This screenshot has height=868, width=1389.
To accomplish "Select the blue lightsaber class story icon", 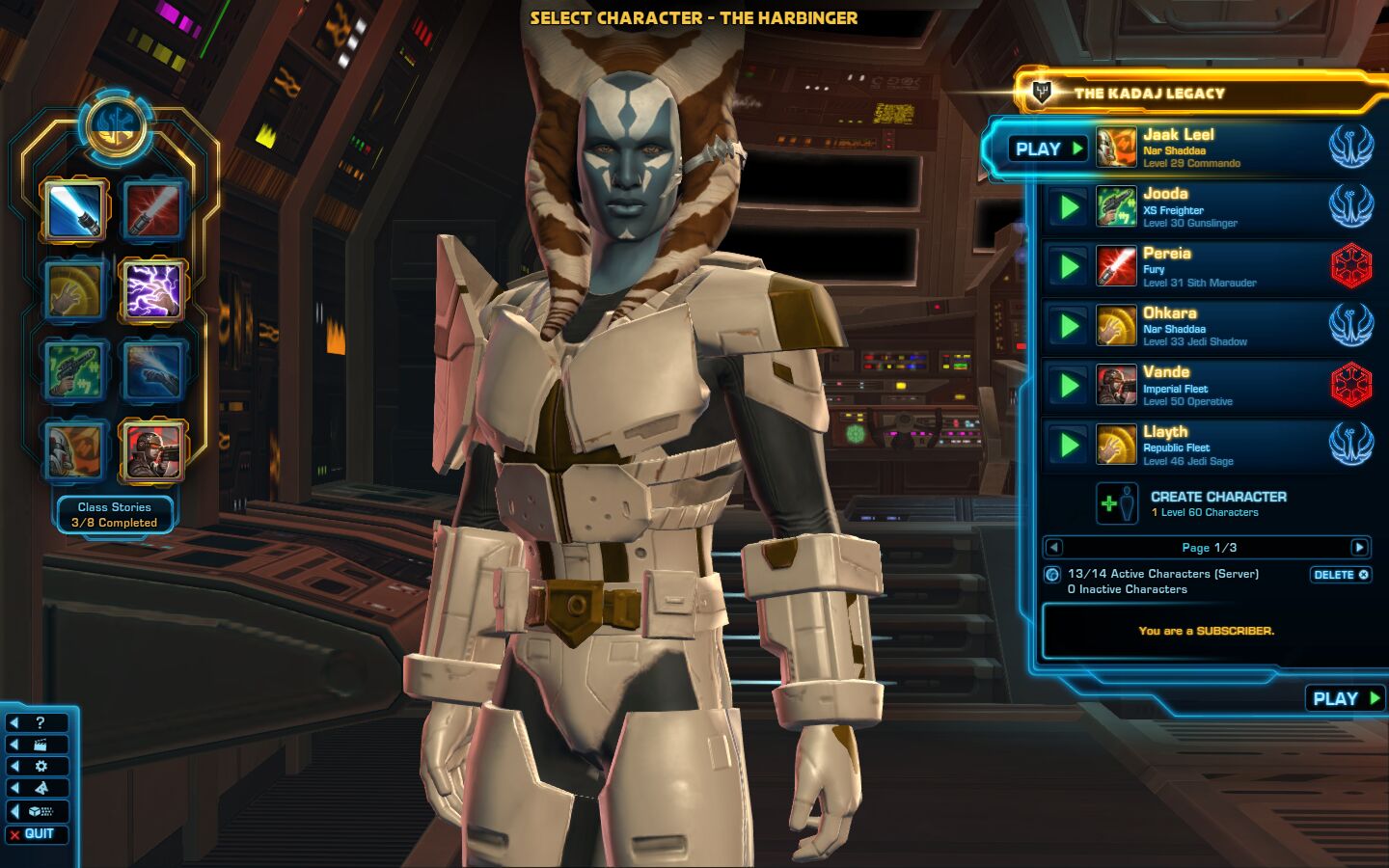I will 74,209.
